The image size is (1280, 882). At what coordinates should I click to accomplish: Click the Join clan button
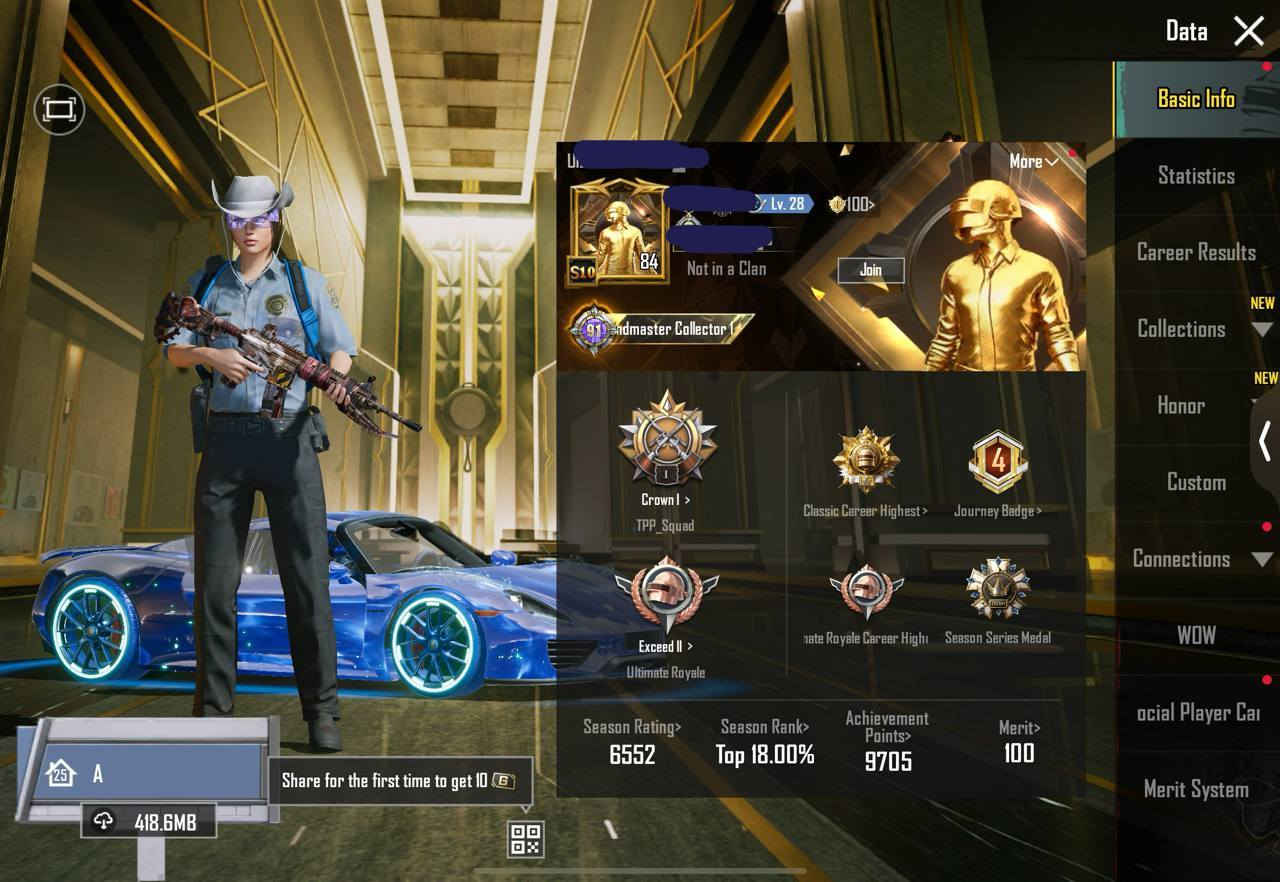pyautogui.click(x=870, y=270)
